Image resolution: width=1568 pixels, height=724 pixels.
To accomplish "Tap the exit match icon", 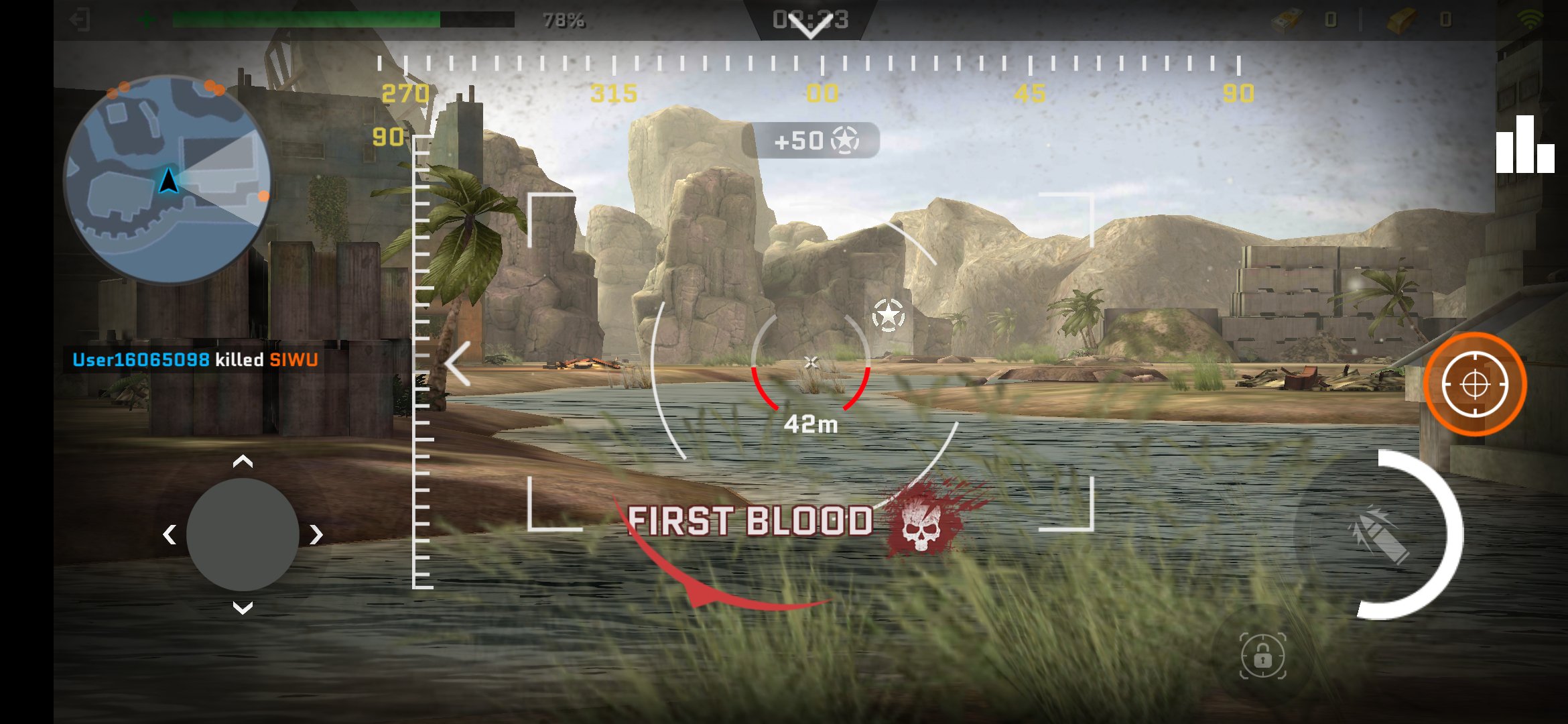I will [x=80, y=19].
